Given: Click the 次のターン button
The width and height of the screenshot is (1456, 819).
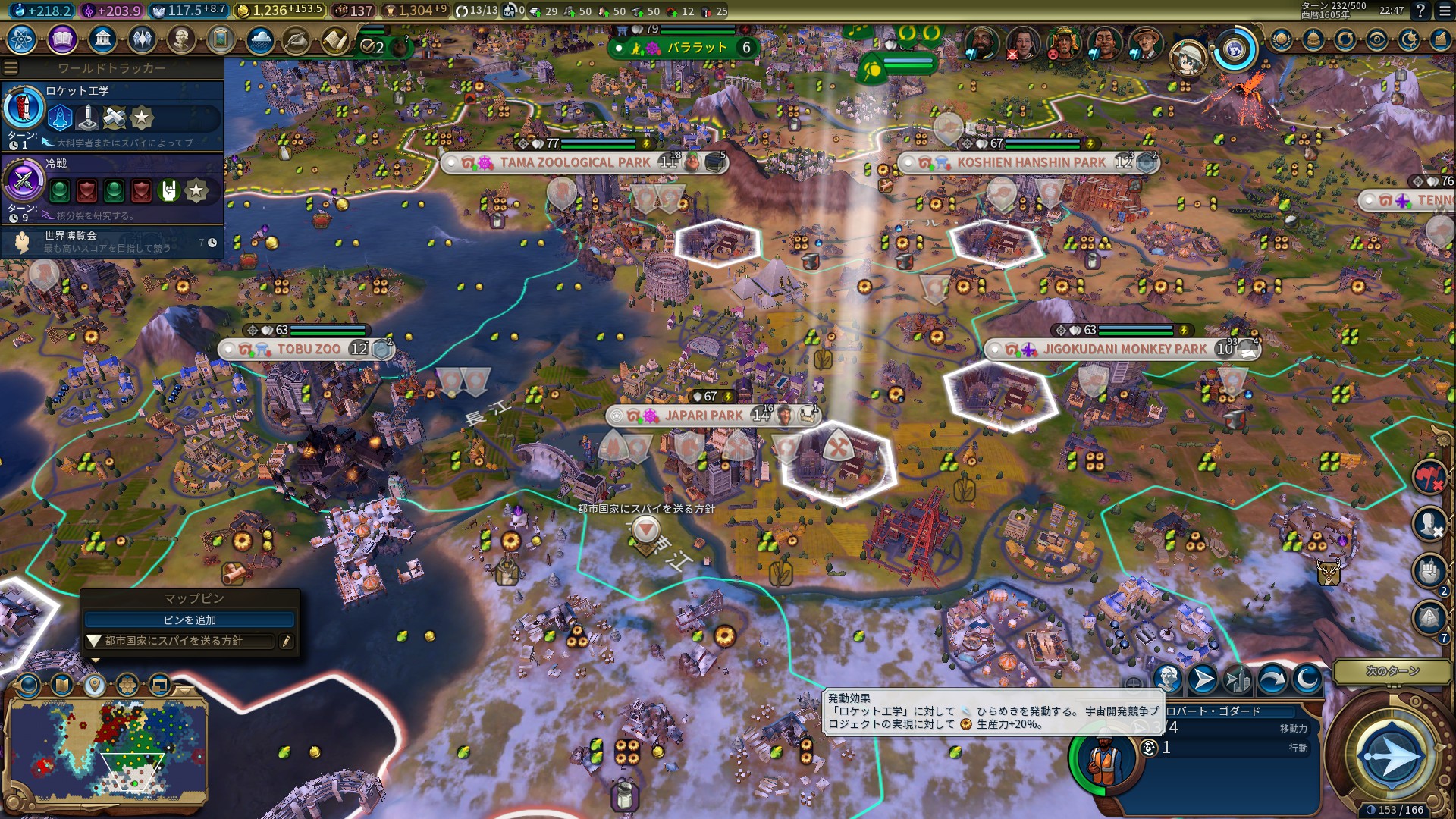Looking at the screenshot, I should [x=1392, y=671].
